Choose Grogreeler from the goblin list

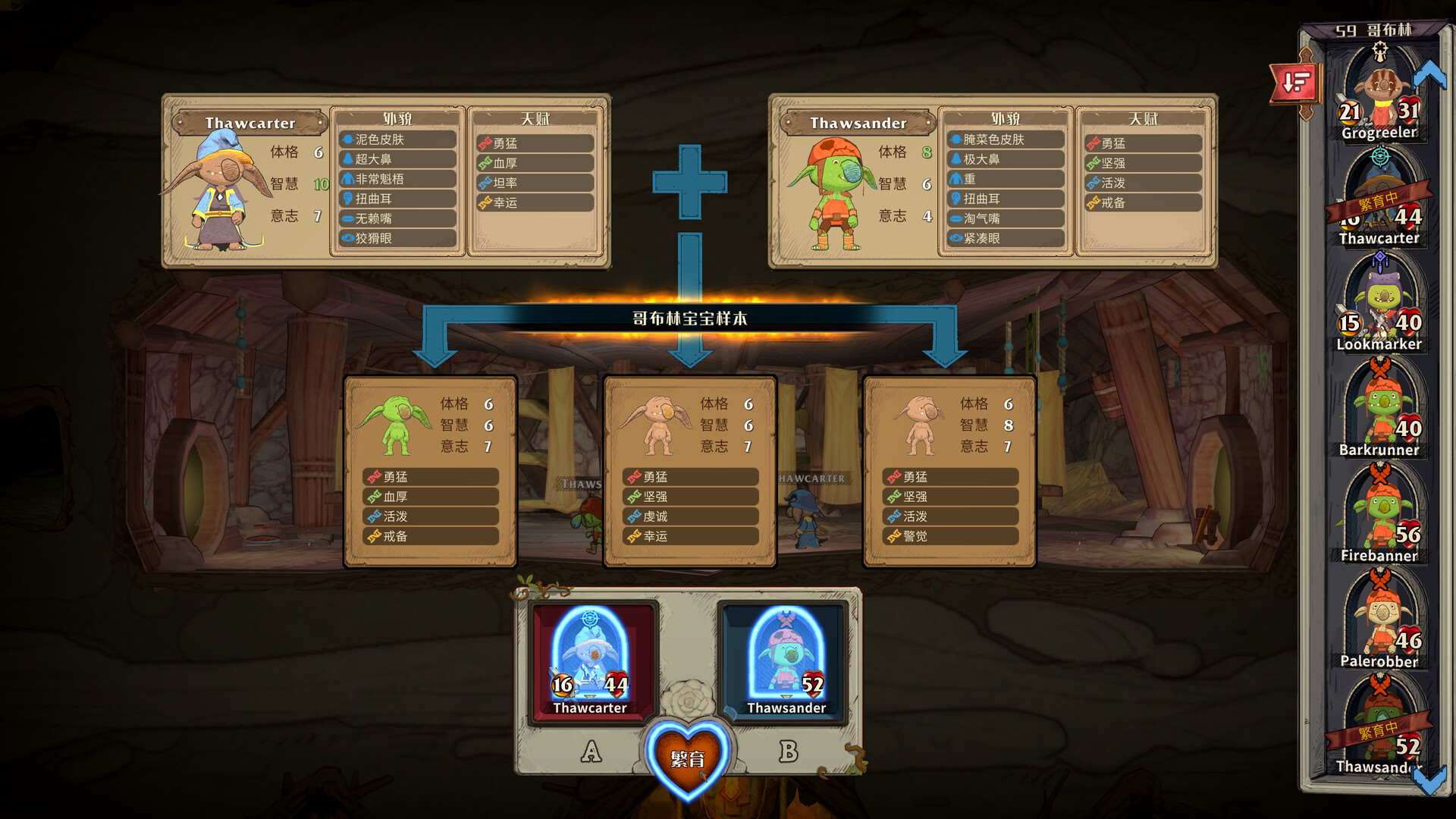click(1379, 95)
